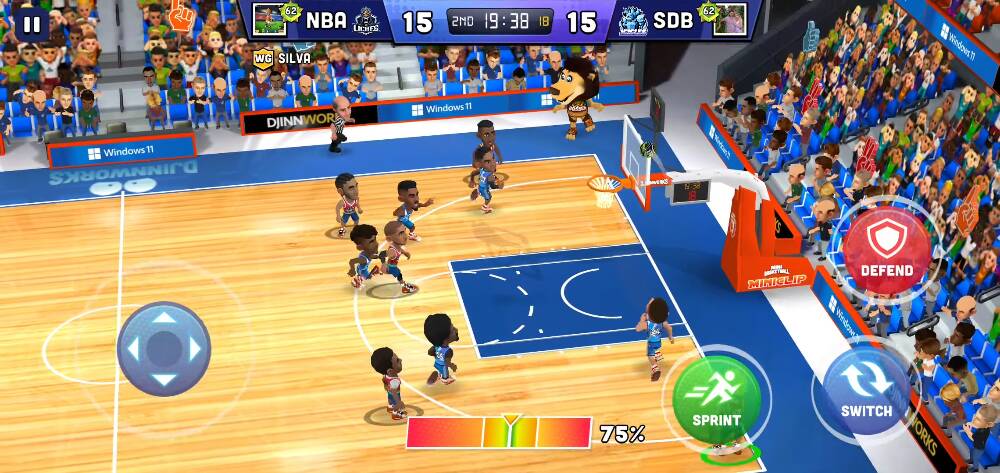This screenshot has height=473, width=1000.
Task: Activate the green Sprint button
Action: [x=716, y=398]
